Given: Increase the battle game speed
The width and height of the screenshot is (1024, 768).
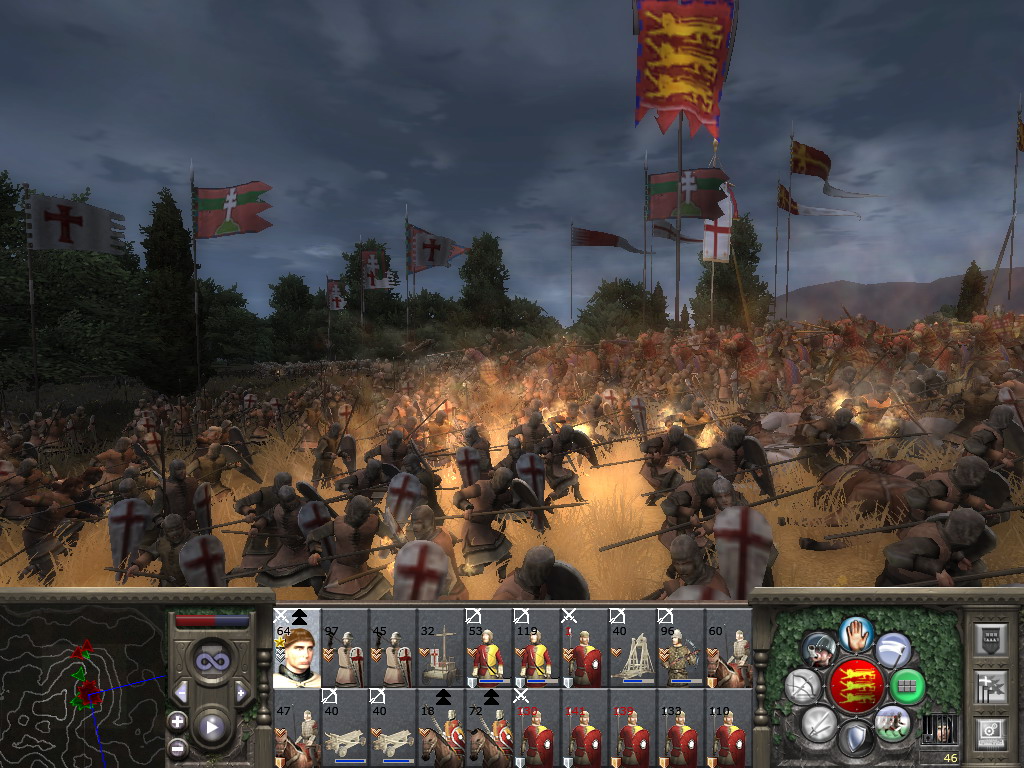Looking at the screenshot, I should (241, 692).
